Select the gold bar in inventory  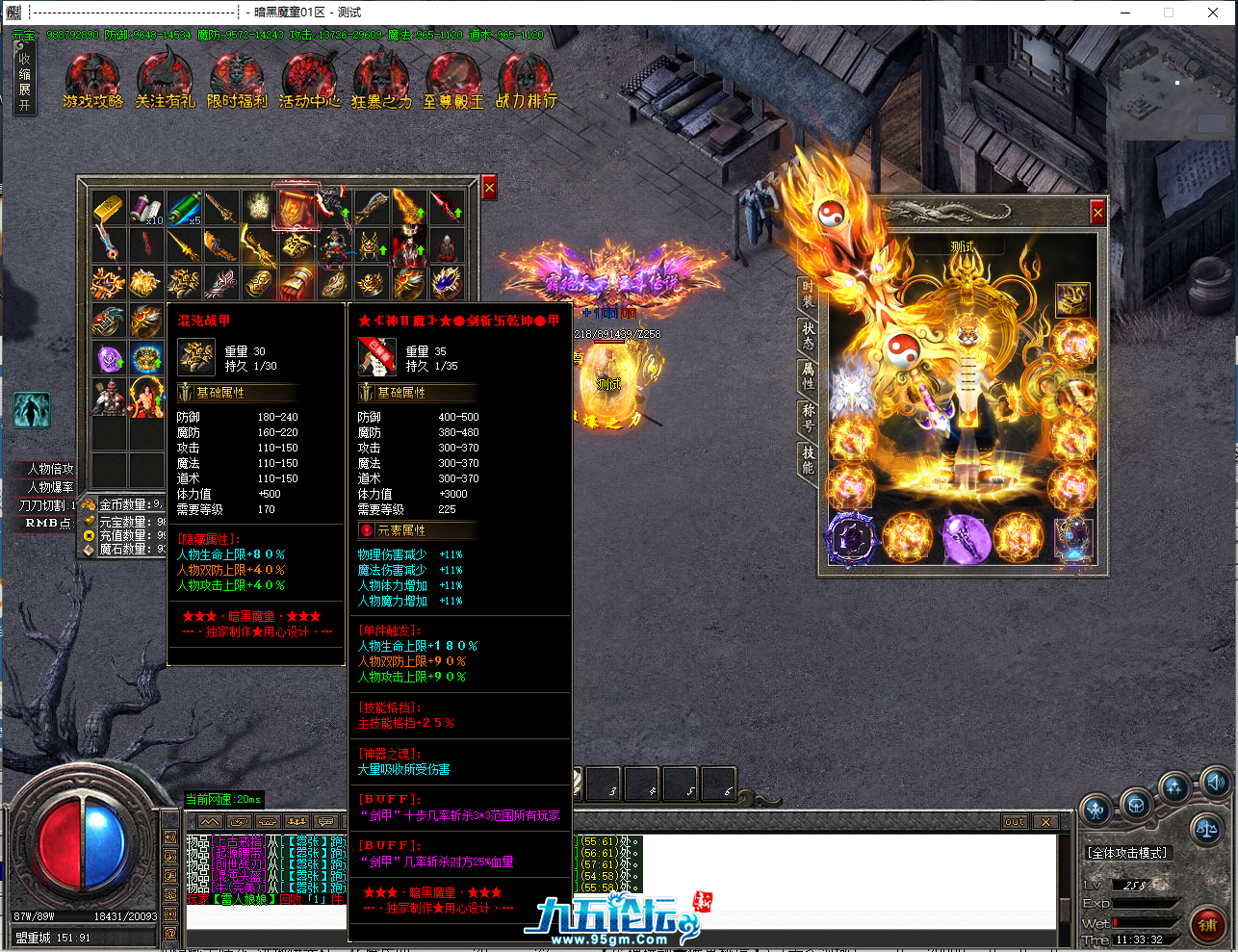(x=109, y=208)
